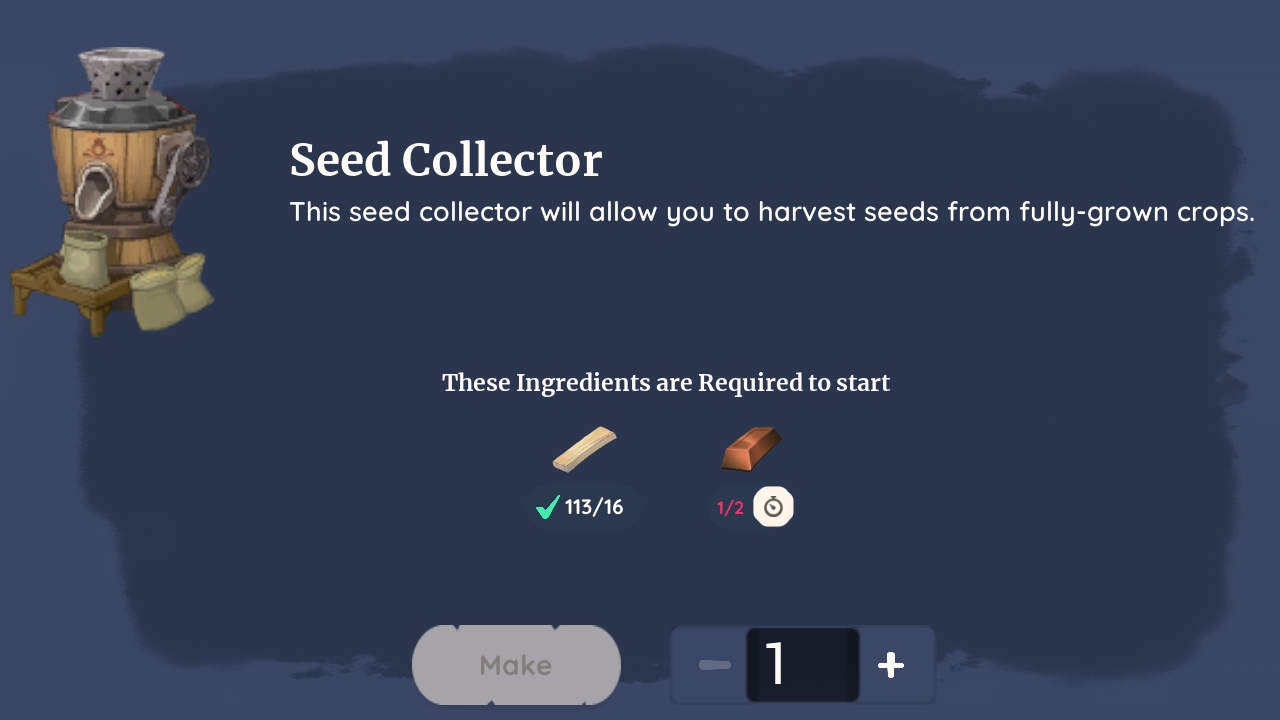Click the Seed Collector title text

point(446,160)
